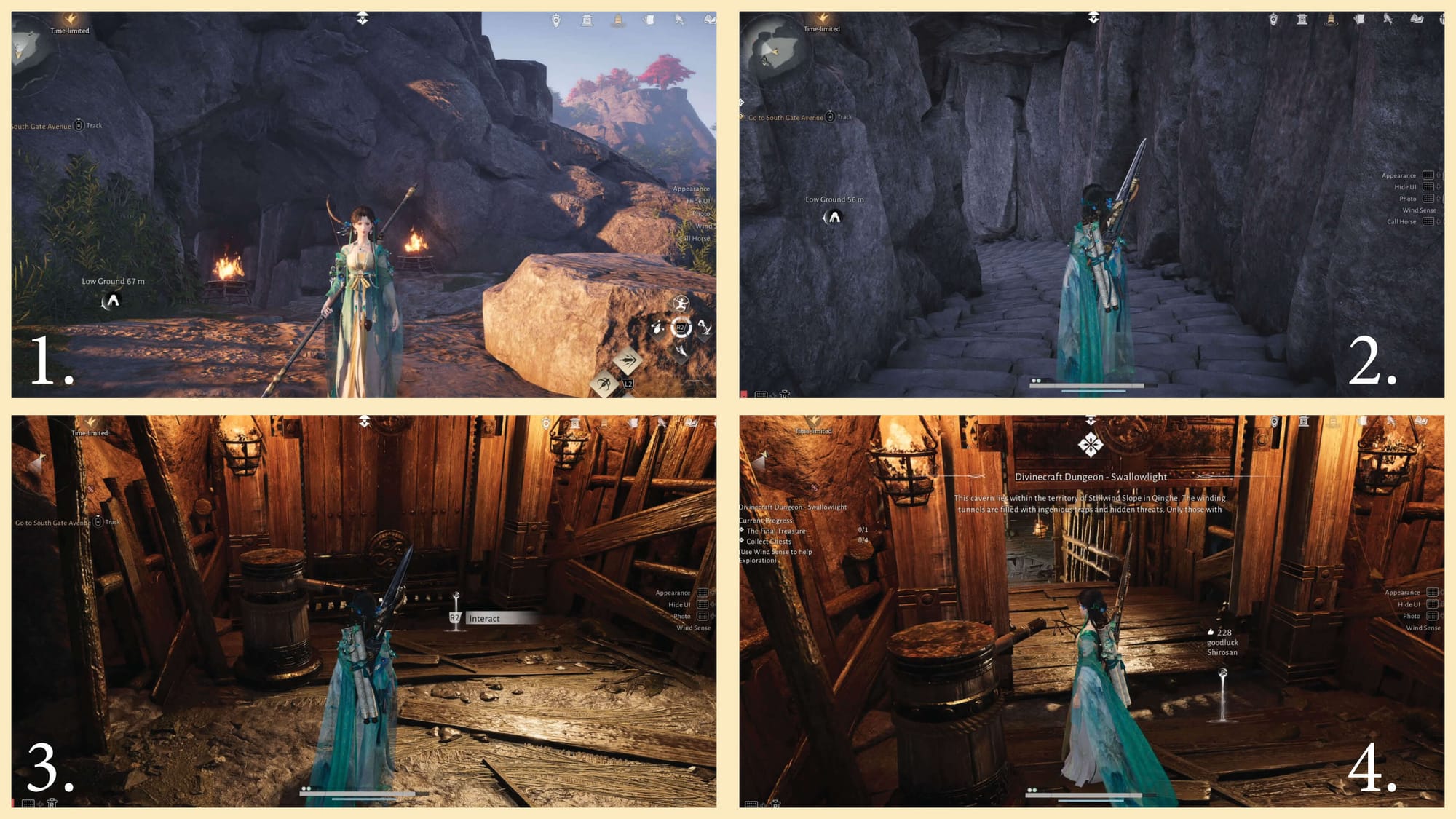Select the Low Ground 56 m waypoint marker
Screen dimensions: 1456x819
pyautogui.click(x=834, y=217)
